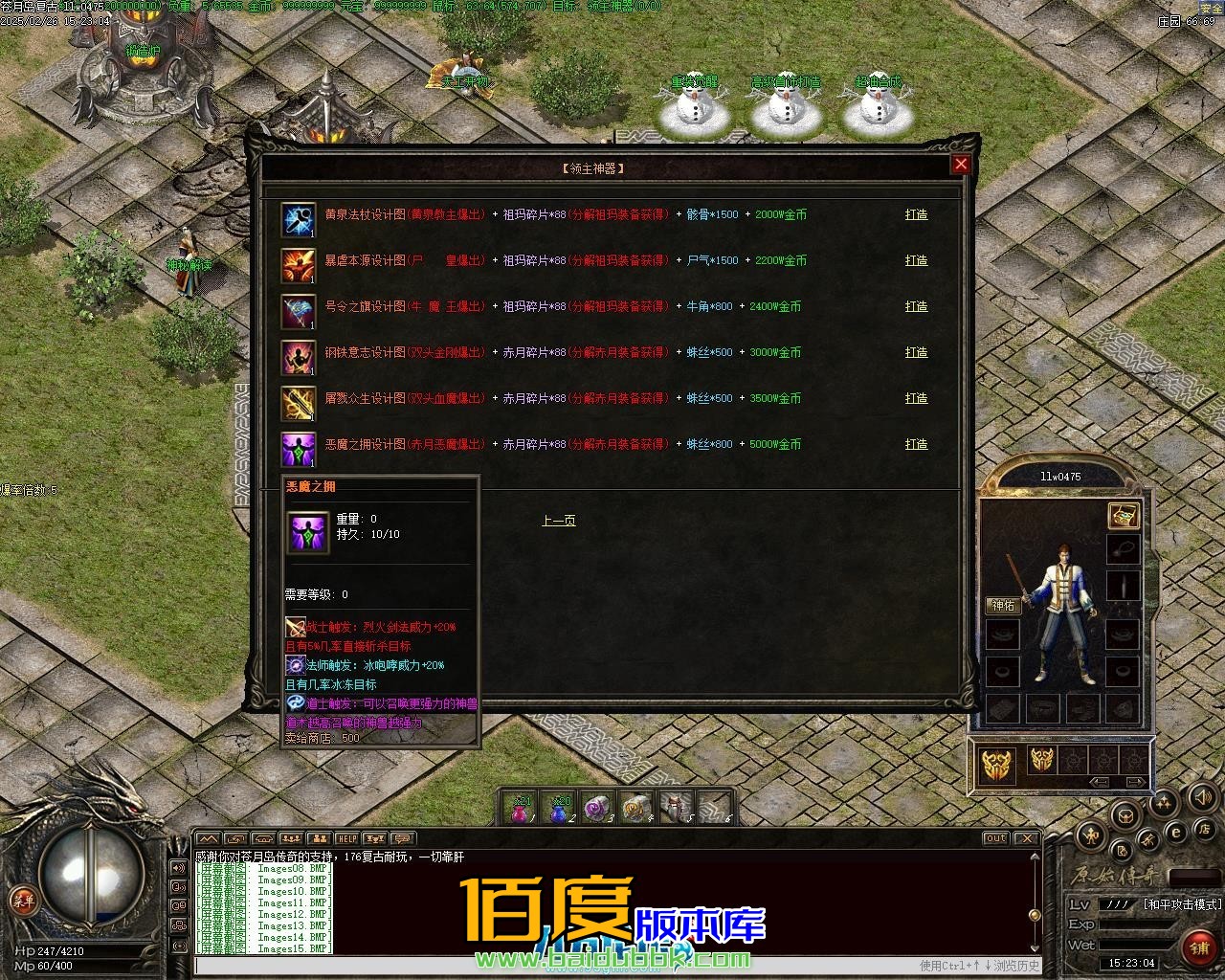Screen dimensions: 1225x980
Task: Click 打造 for the 恶魔之拥 blueprint
Action: 916,444
